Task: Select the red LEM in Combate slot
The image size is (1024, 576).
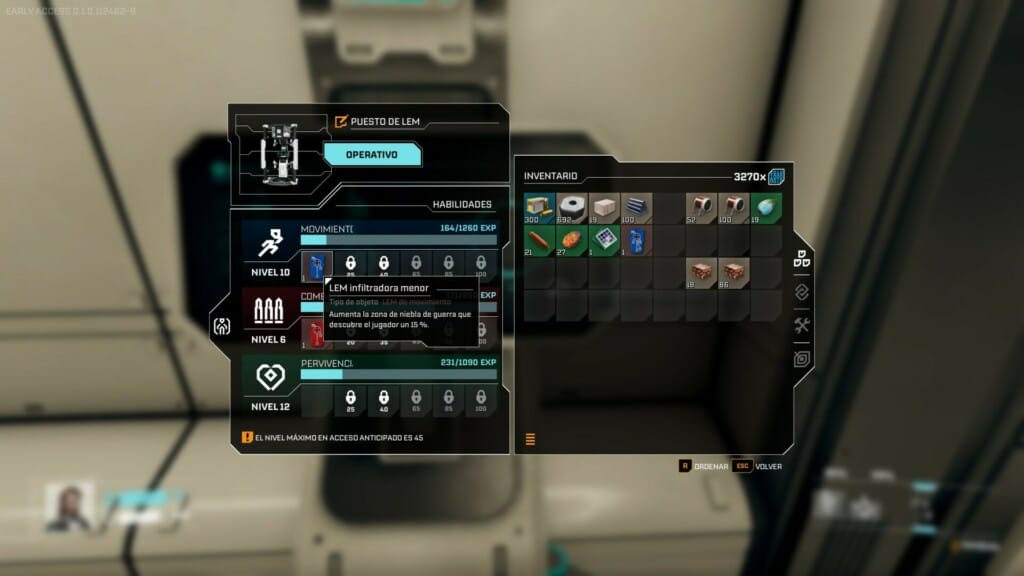Action: tap(316, 332)
